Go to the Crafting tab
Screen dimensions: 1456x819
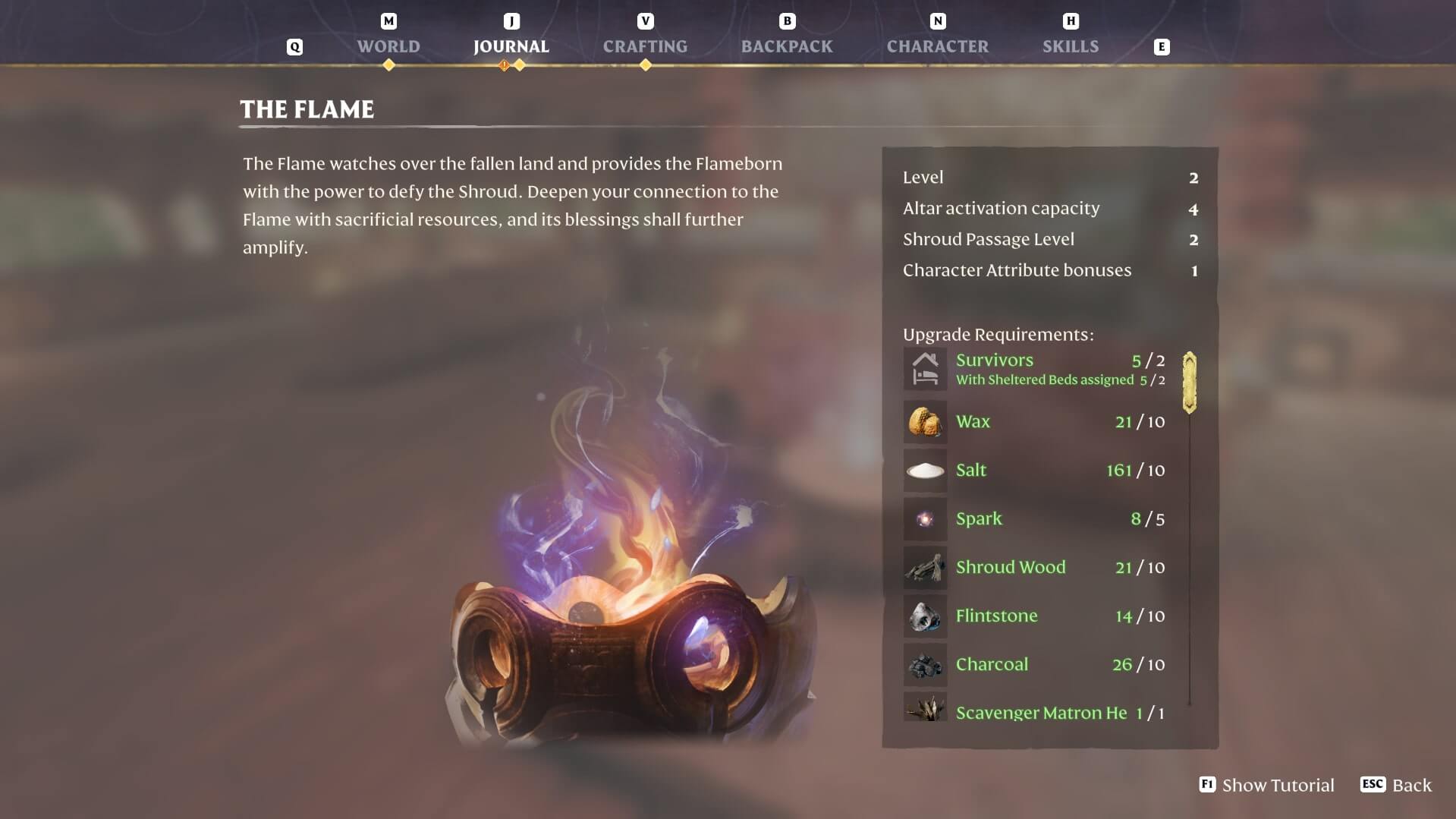click(x=645, y=46)
